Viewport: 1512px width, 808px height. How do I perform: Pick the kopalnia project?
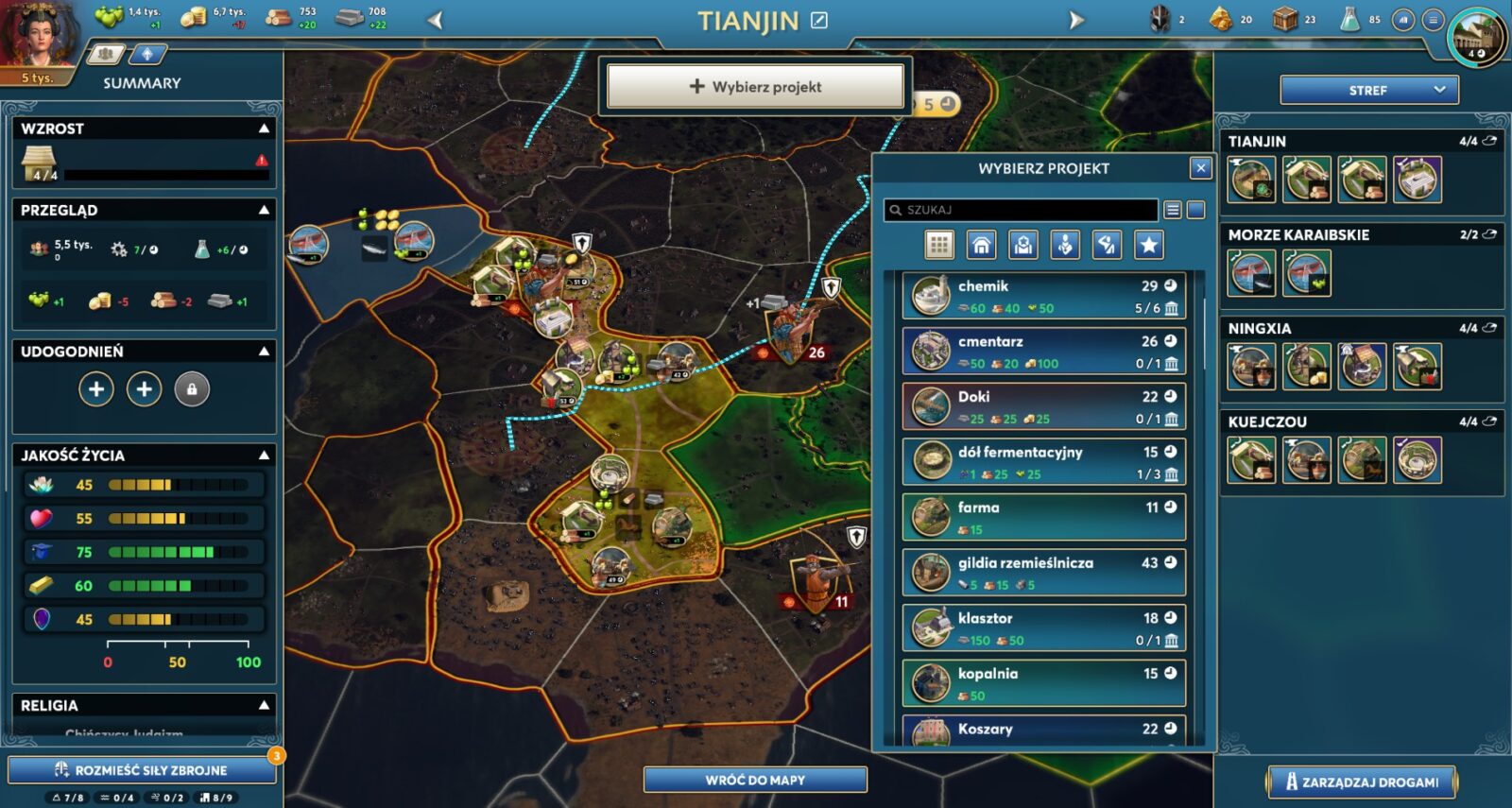click(x=1043, y=683)
